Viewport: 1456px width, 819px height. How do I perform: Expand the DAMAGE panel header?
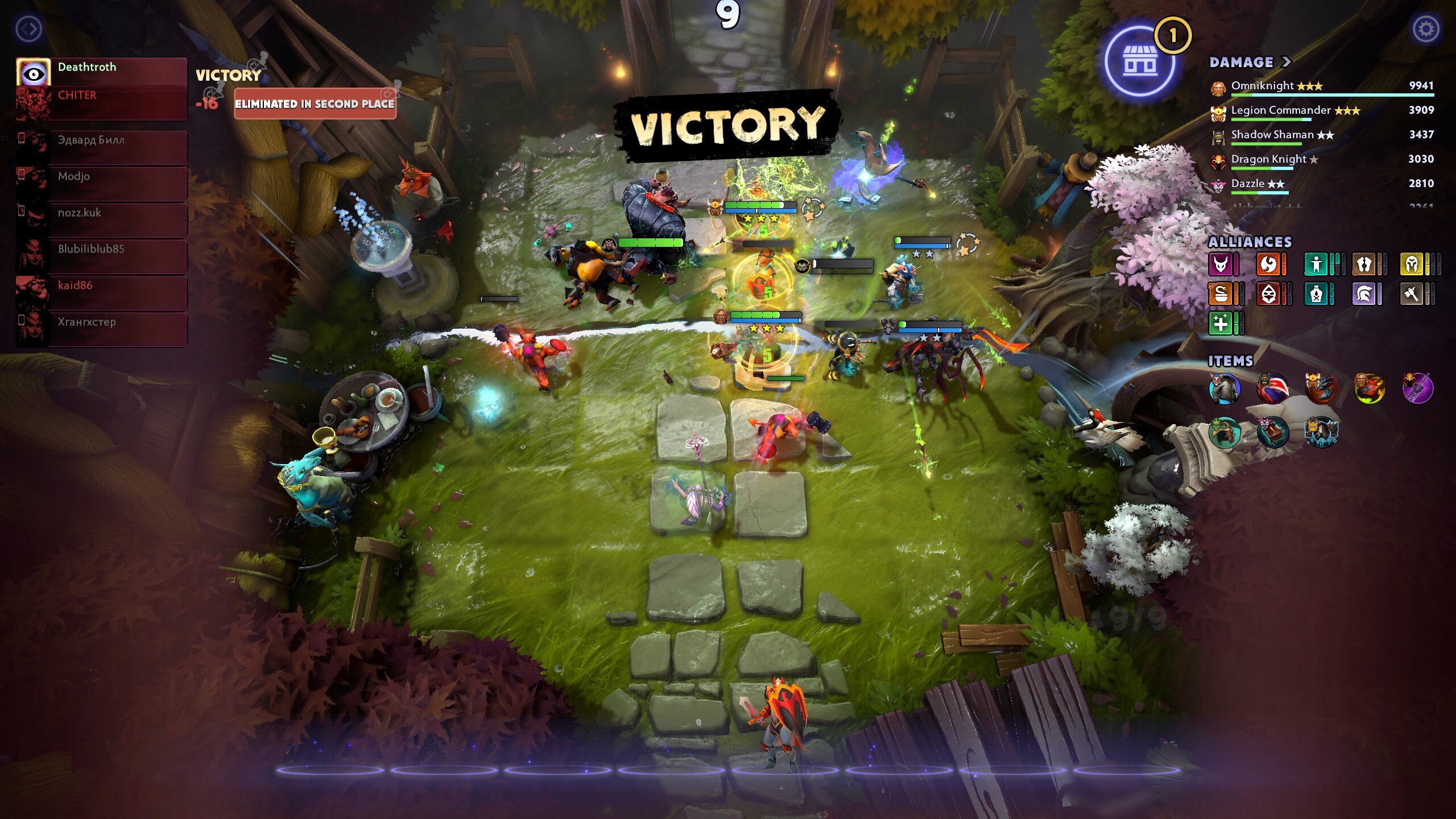point(1250,62)
